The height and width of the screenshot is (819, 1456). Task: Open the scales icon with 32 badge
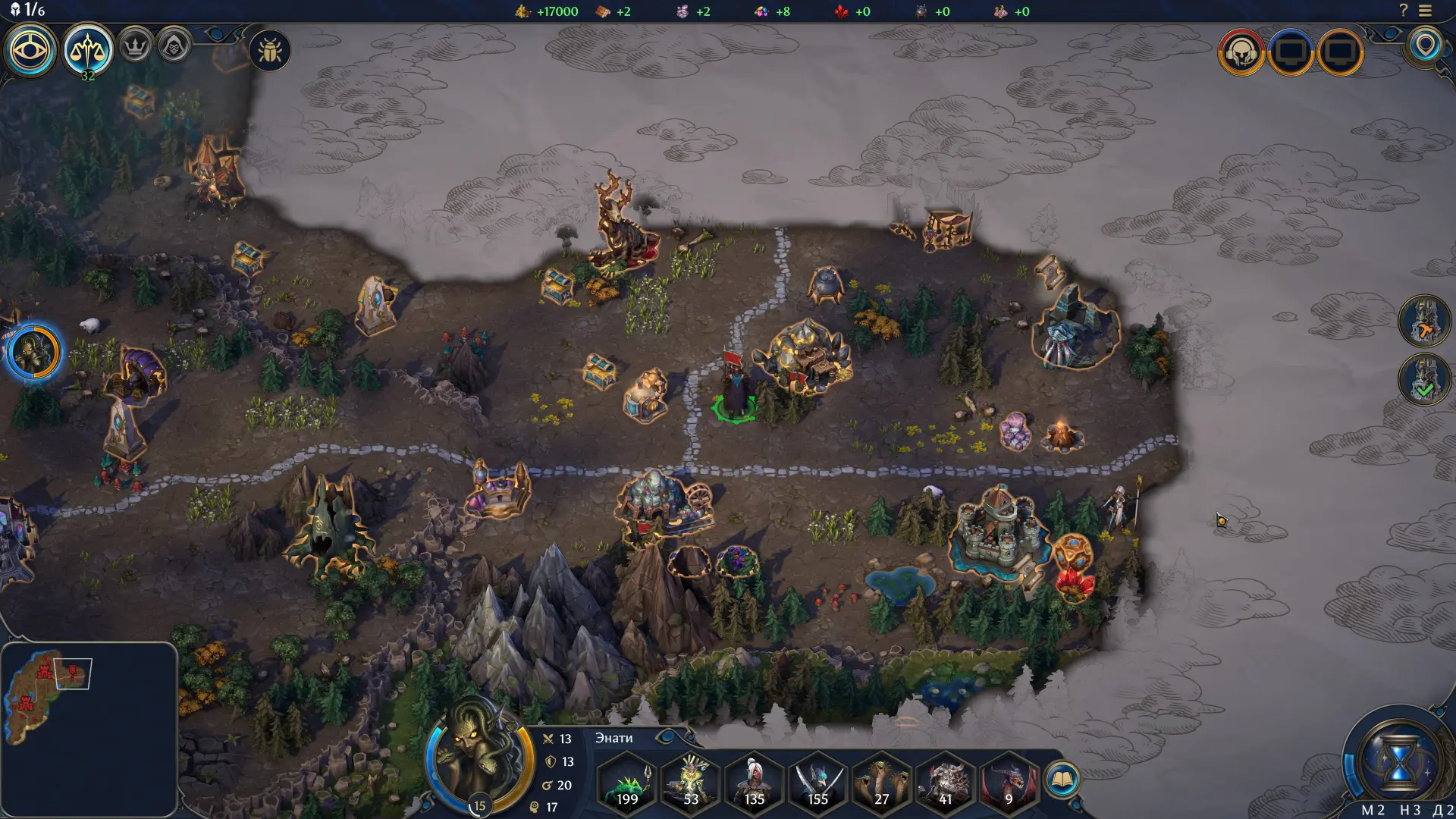click(87, 49)
